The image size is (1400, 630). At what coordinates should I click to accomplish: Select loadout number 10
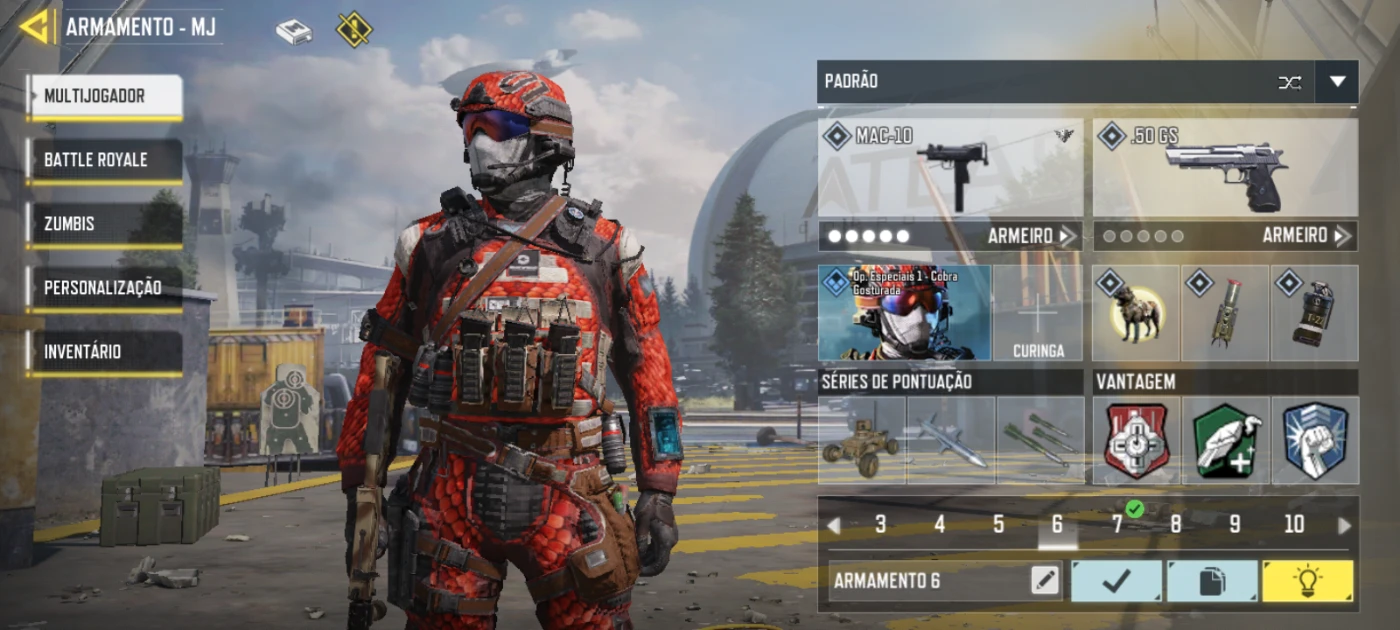point(1294,525)
